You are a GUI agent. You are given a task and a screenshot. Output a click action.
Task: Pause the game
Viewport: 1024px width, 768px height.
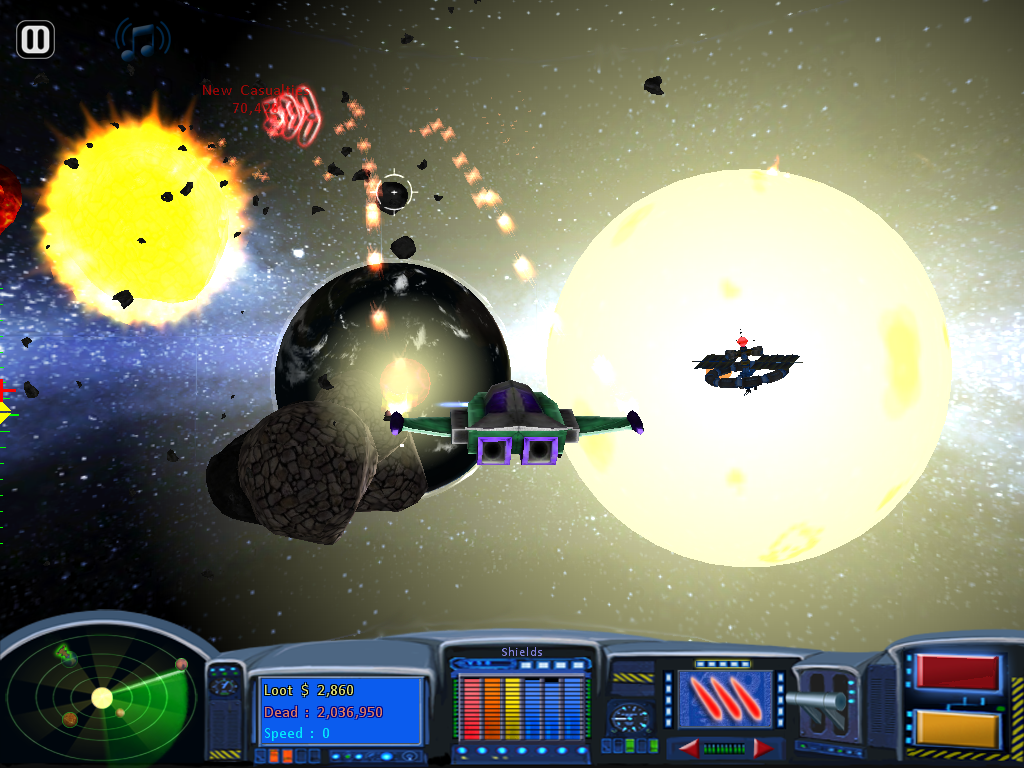[35, 40]
